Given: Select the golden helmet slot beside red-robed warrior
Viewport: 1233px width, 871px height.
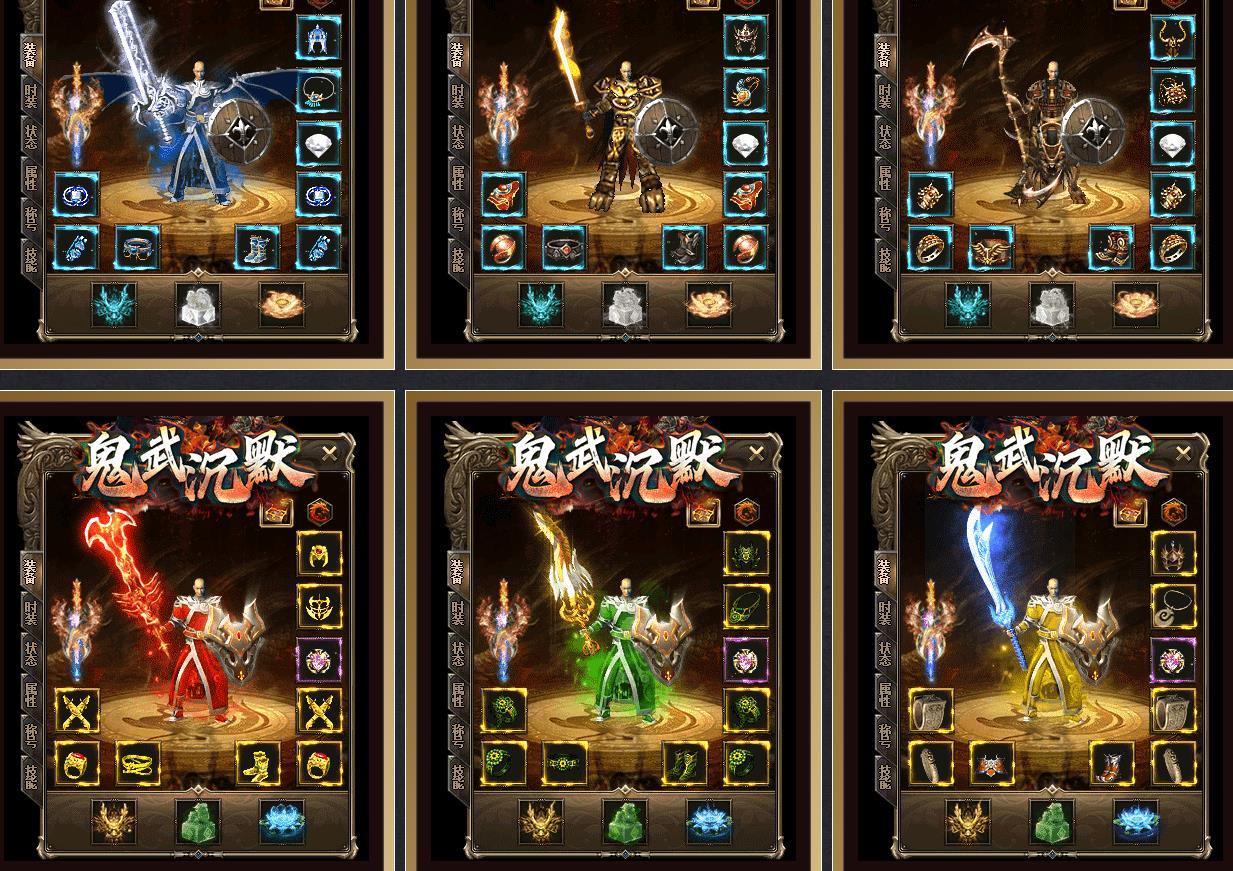Looking at the screenshot, I should 319,553.
